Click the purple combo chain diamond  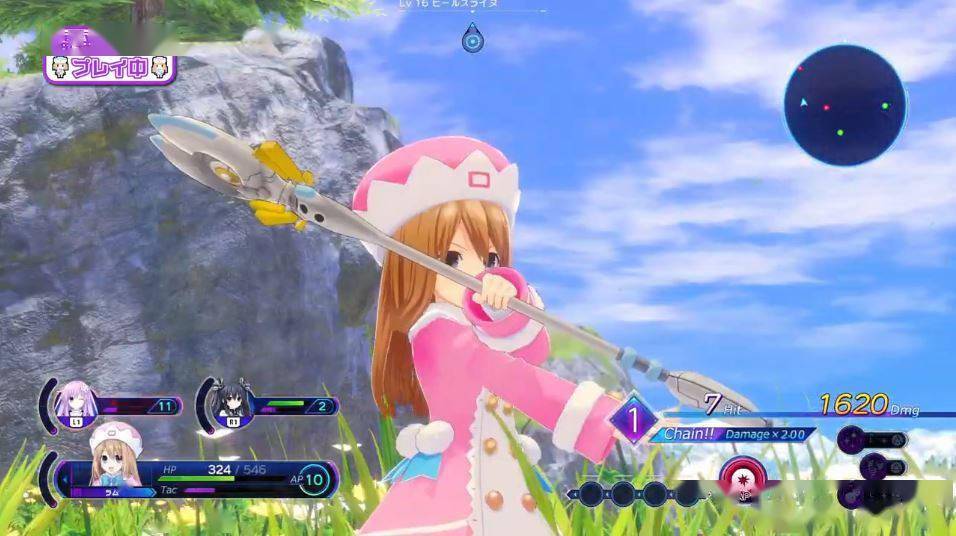[633, 417]
